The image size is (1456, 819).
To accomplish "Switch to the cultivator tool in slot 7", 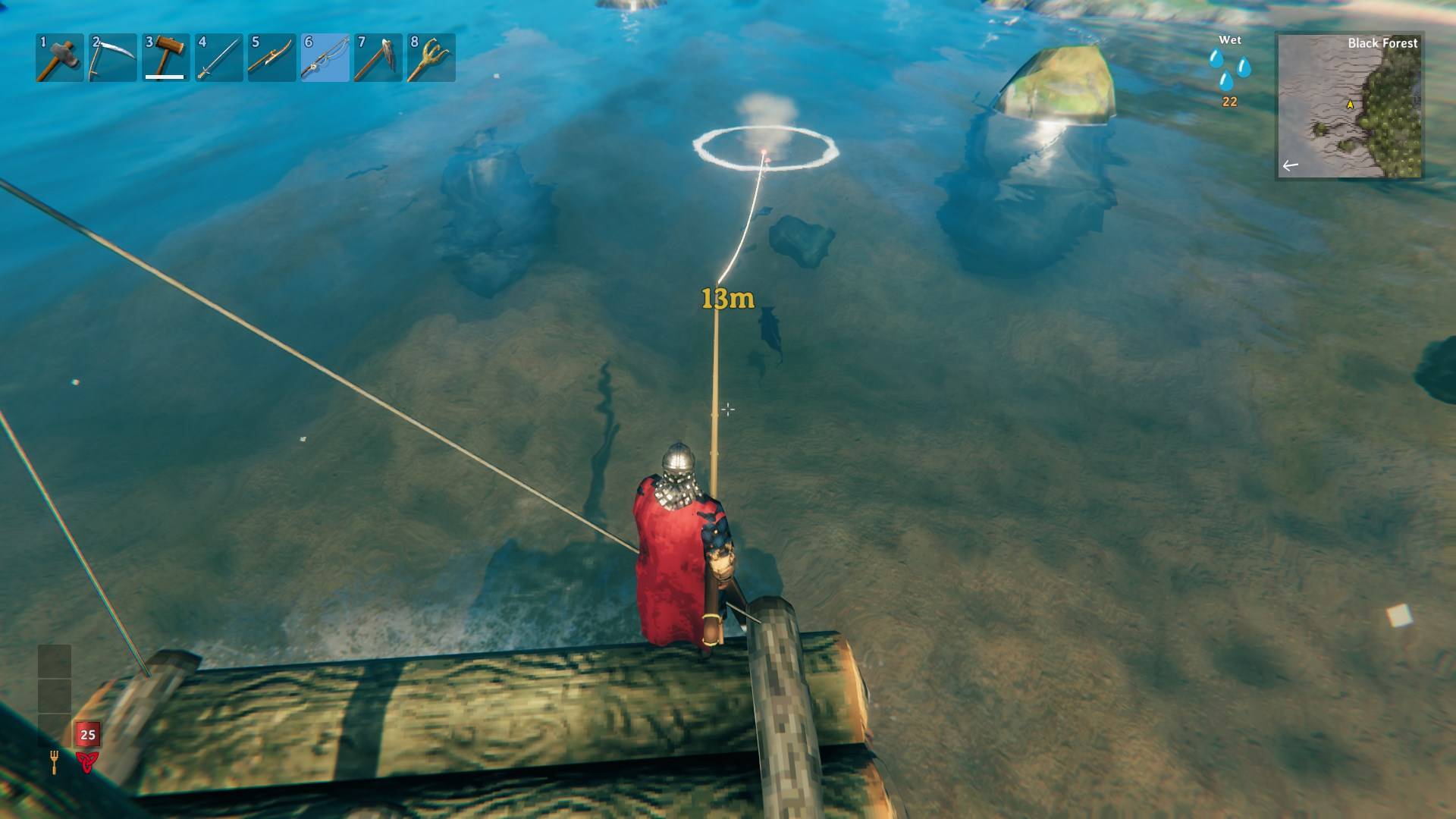I will [378, 58].
